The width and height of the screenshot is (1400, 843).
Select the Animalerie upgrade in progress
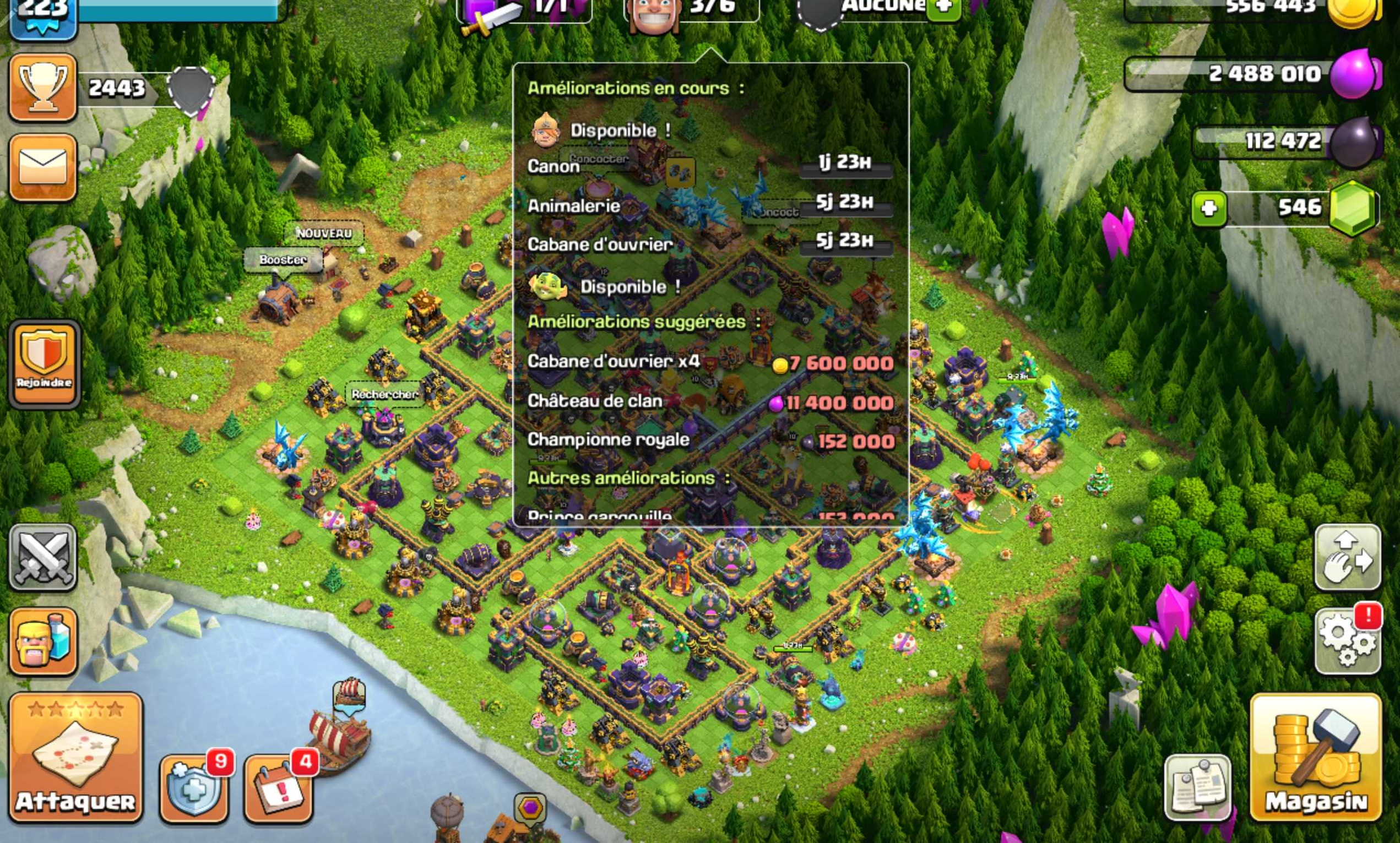(x=709, y=205)
